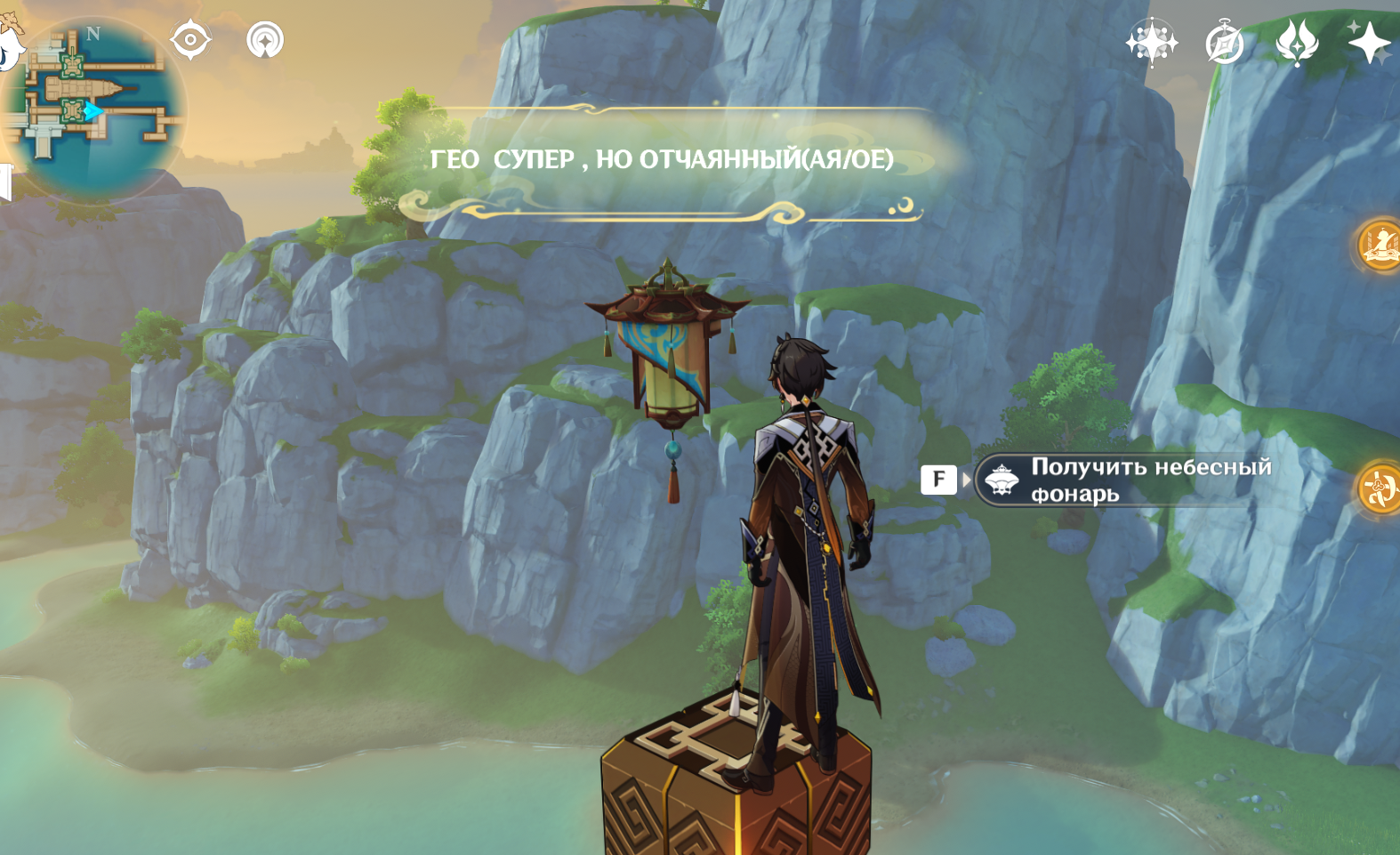Image resolution: width=1400 pixels, height=855 pixels.
Task: Open the Events four-pointed star compass
Action: point(1152,42)
